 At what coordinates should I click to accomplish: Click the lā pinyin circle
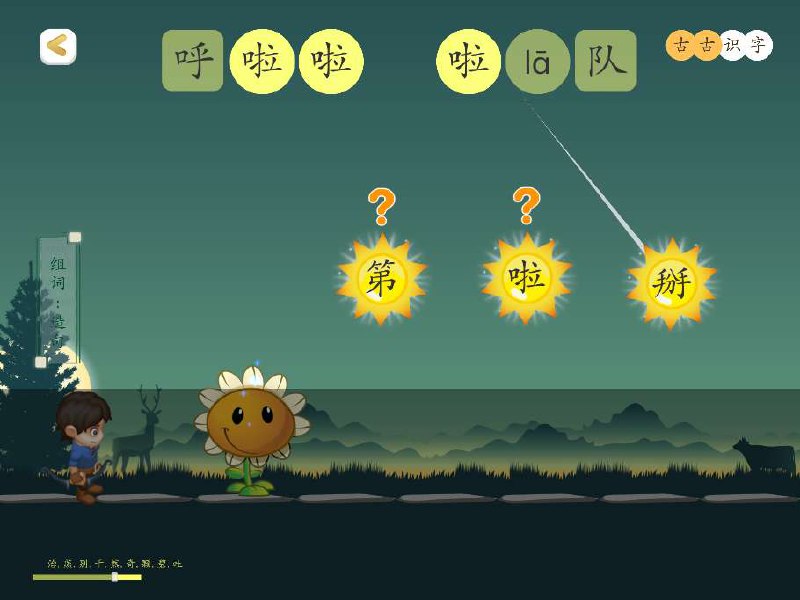click(x=538, y=62)
